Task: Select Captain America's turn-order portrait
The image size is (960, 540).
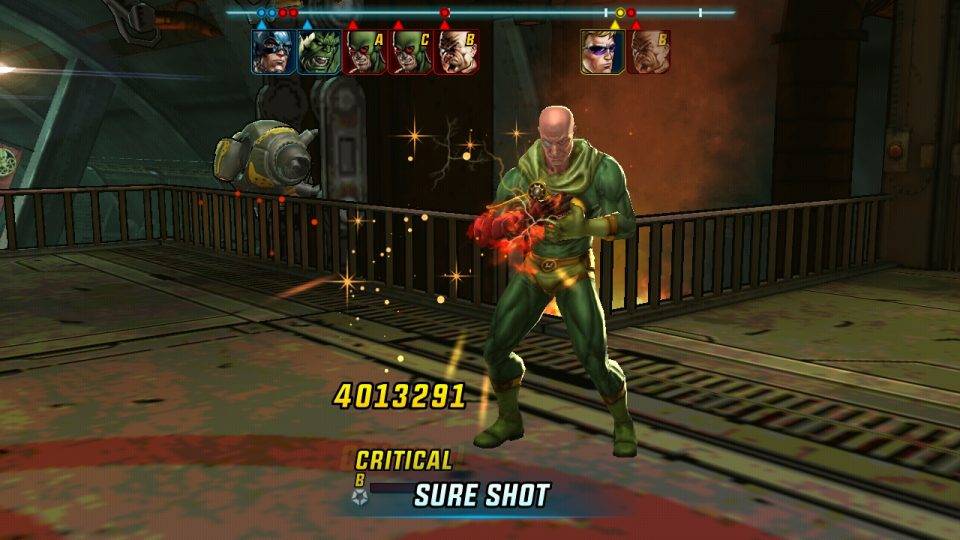Action: [x=273, y=51]
